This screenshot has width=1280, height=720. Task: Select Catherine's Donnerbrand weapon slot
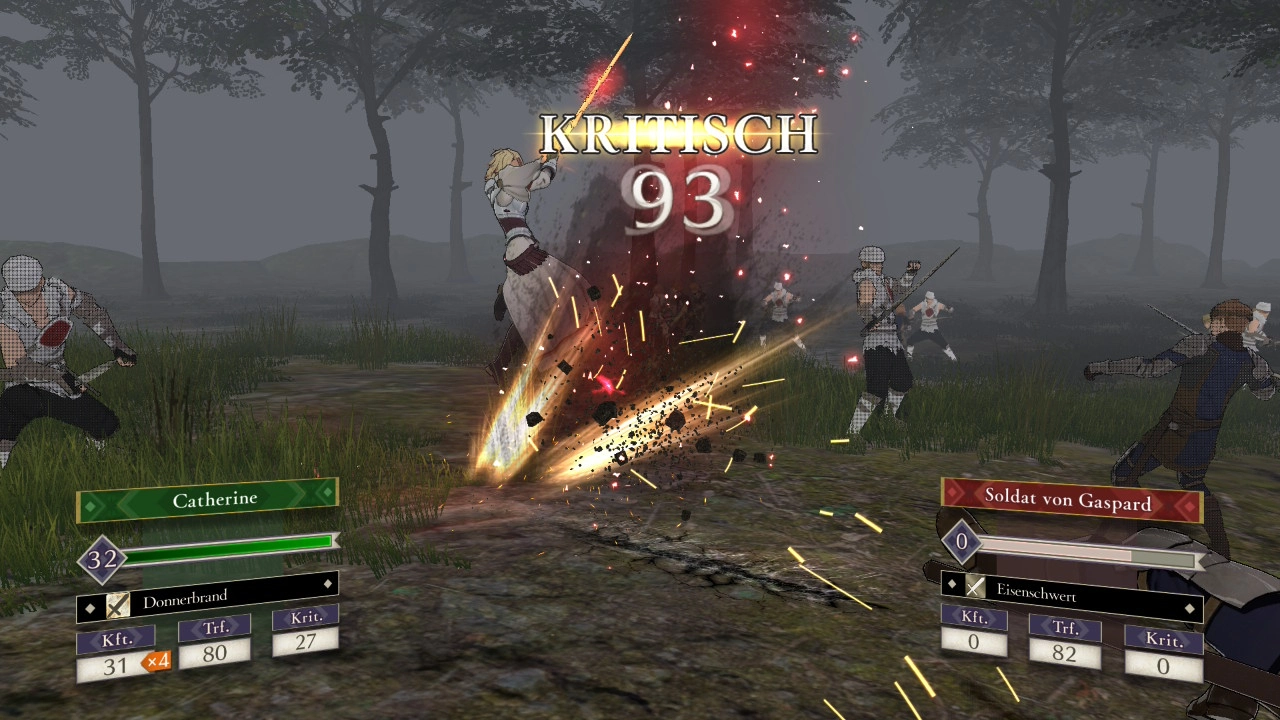pos(208,599)
